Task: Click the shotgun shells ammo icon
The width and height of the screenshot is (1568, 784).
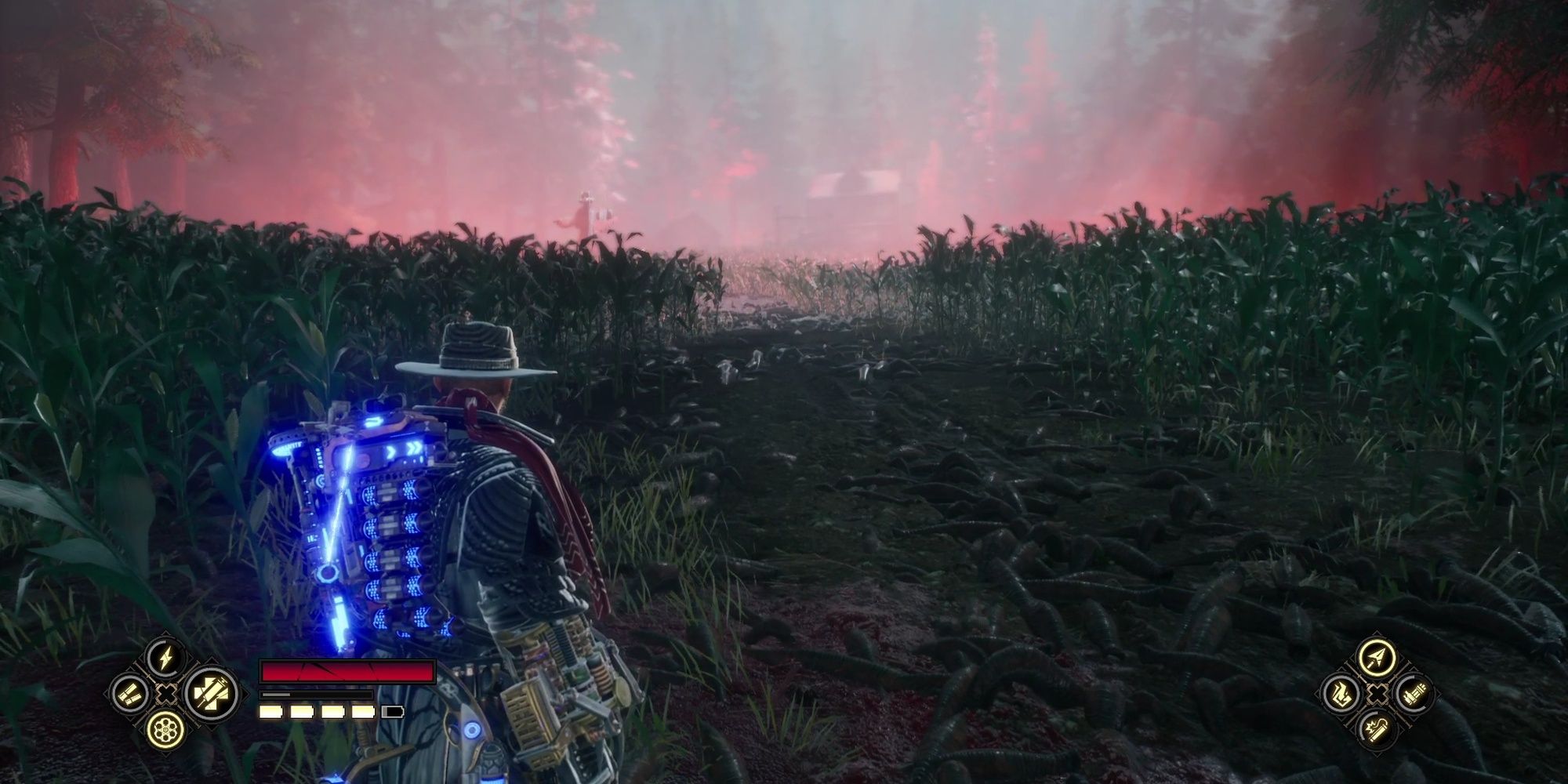Action: [129, 694]
